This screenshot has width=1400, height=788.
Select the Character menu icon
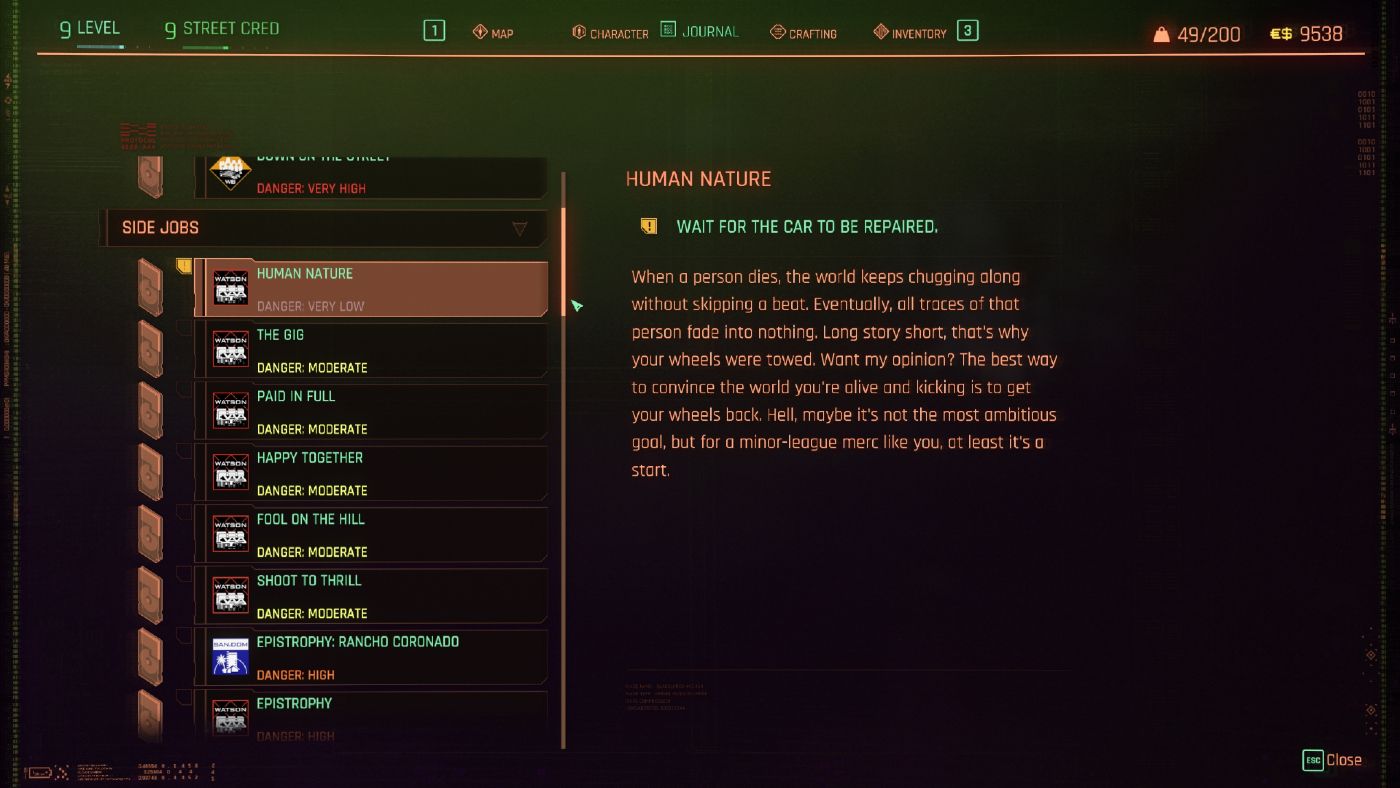576,32
